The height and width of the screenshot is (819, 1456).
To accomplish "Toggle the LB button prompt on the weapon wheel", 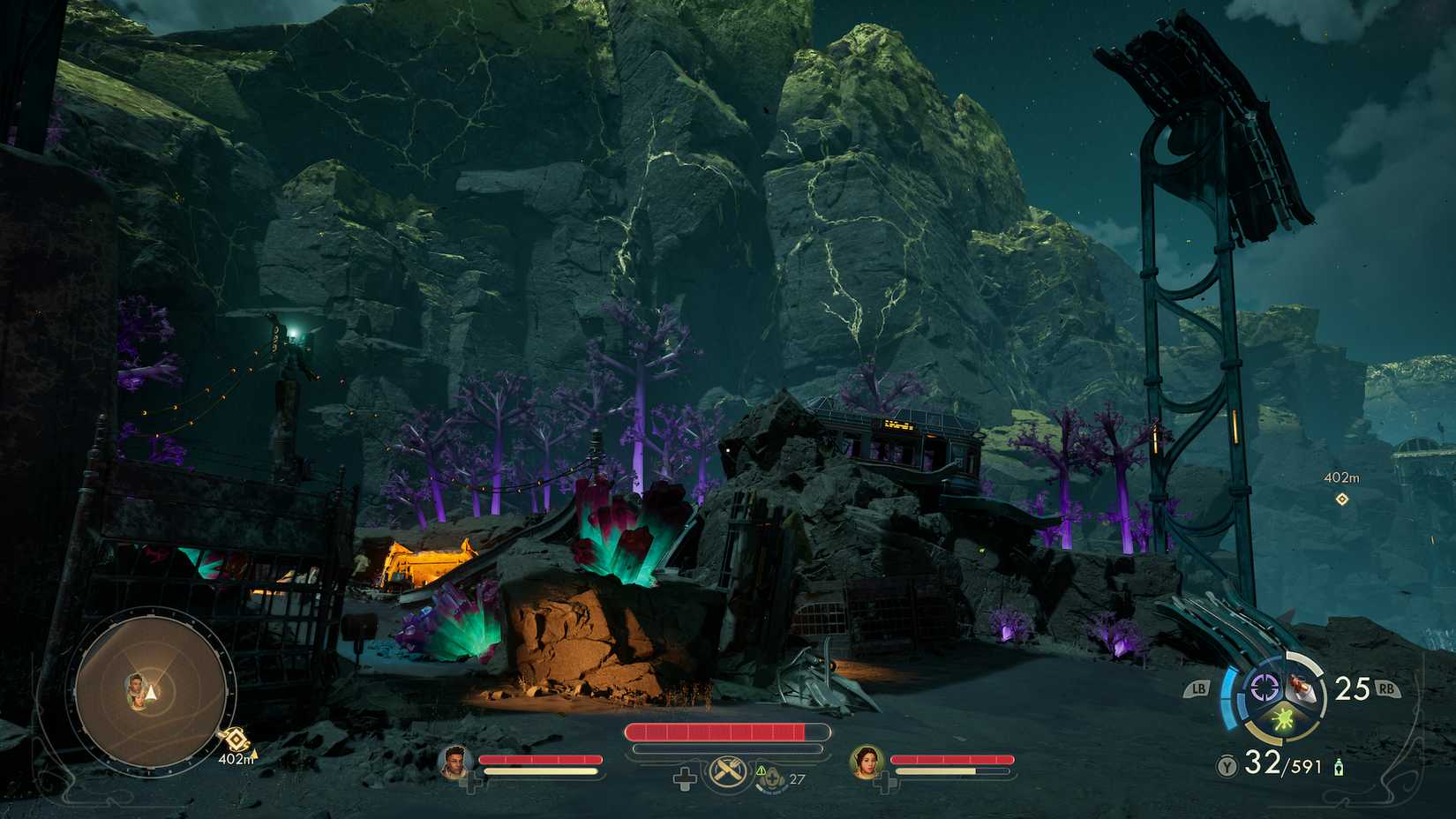I will click(1198, 688).
